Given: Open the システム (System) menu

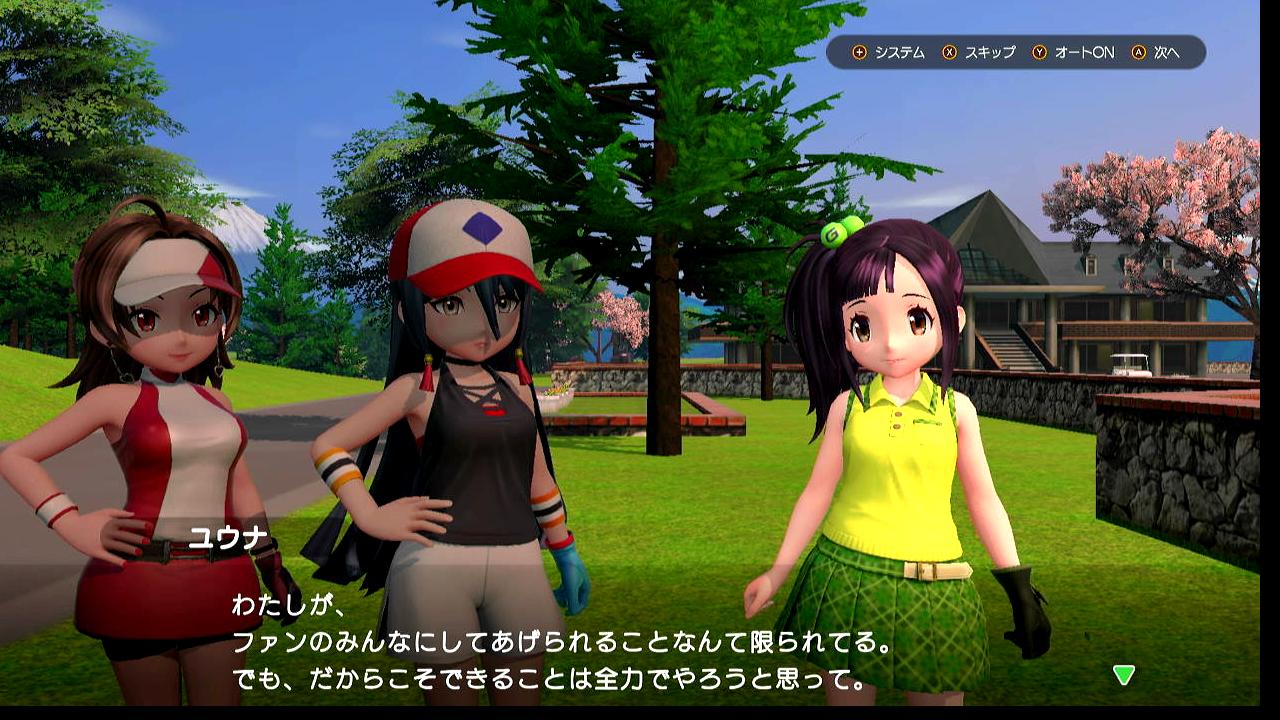Looking at the screenshot, I should pyautogui.click(x=889, y=52).
